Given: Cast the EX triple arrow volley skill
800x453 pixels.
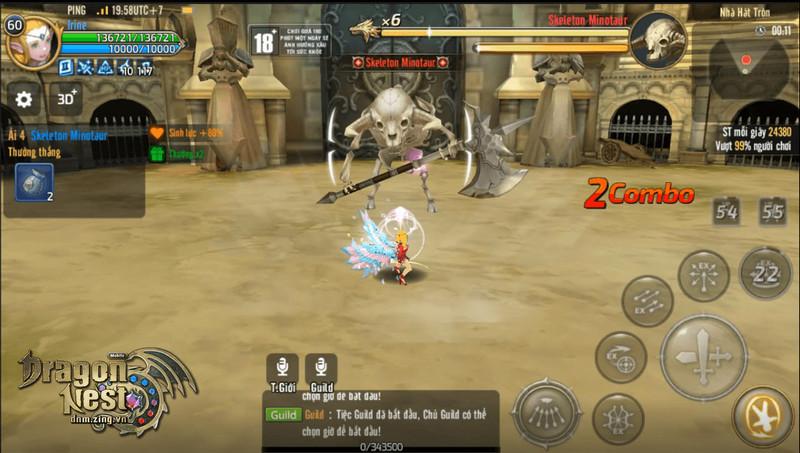Looking at the screenshot, I should click(x=647, y=300).
